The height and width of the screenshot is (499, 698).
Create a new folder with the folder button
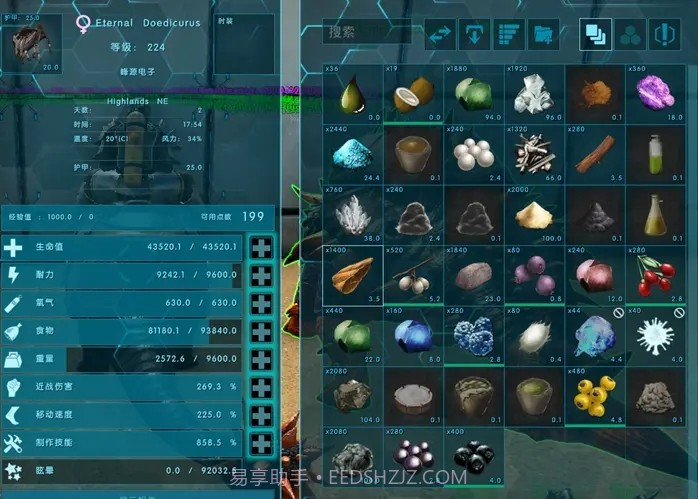[x=544, y=35]
